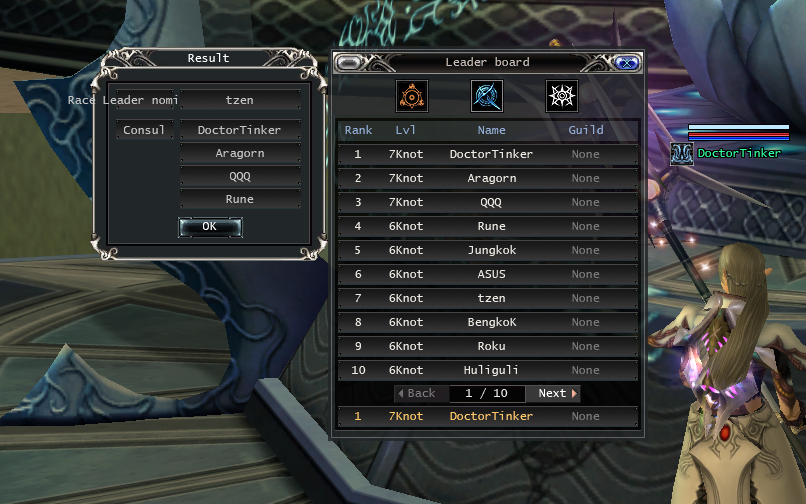
Task: Choose Huliguli's row at rank 10
Action: pyautogui.click(x=488, y=371)
